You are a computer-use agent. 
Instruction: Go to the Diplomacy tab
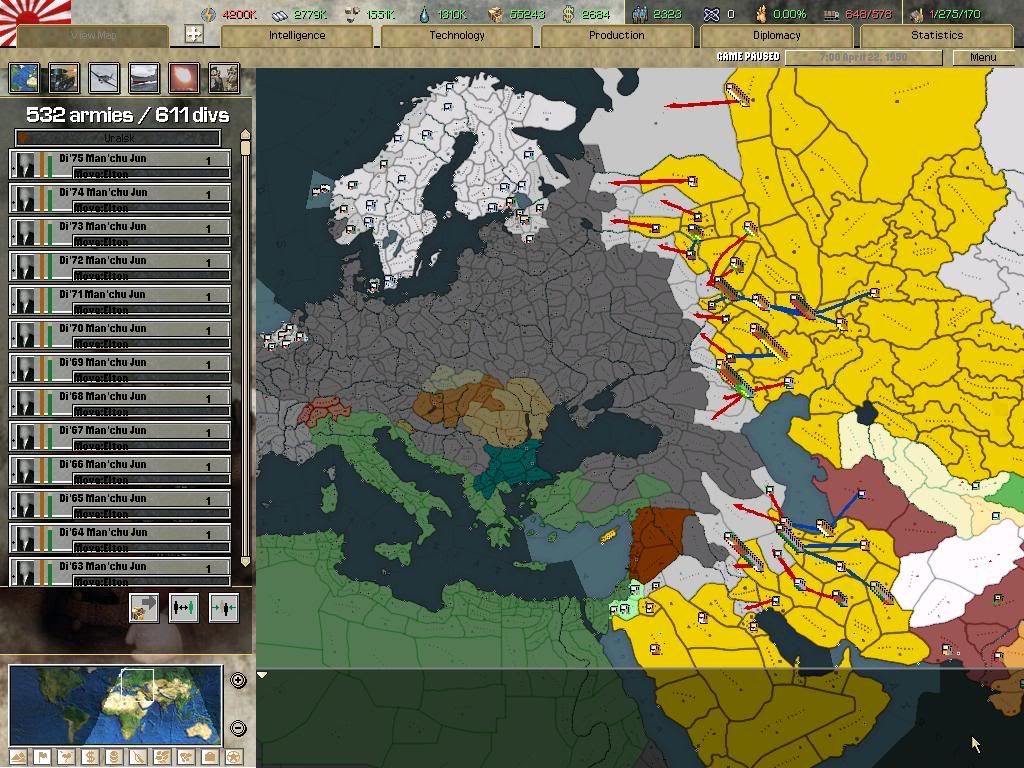(x=776, y=35)
